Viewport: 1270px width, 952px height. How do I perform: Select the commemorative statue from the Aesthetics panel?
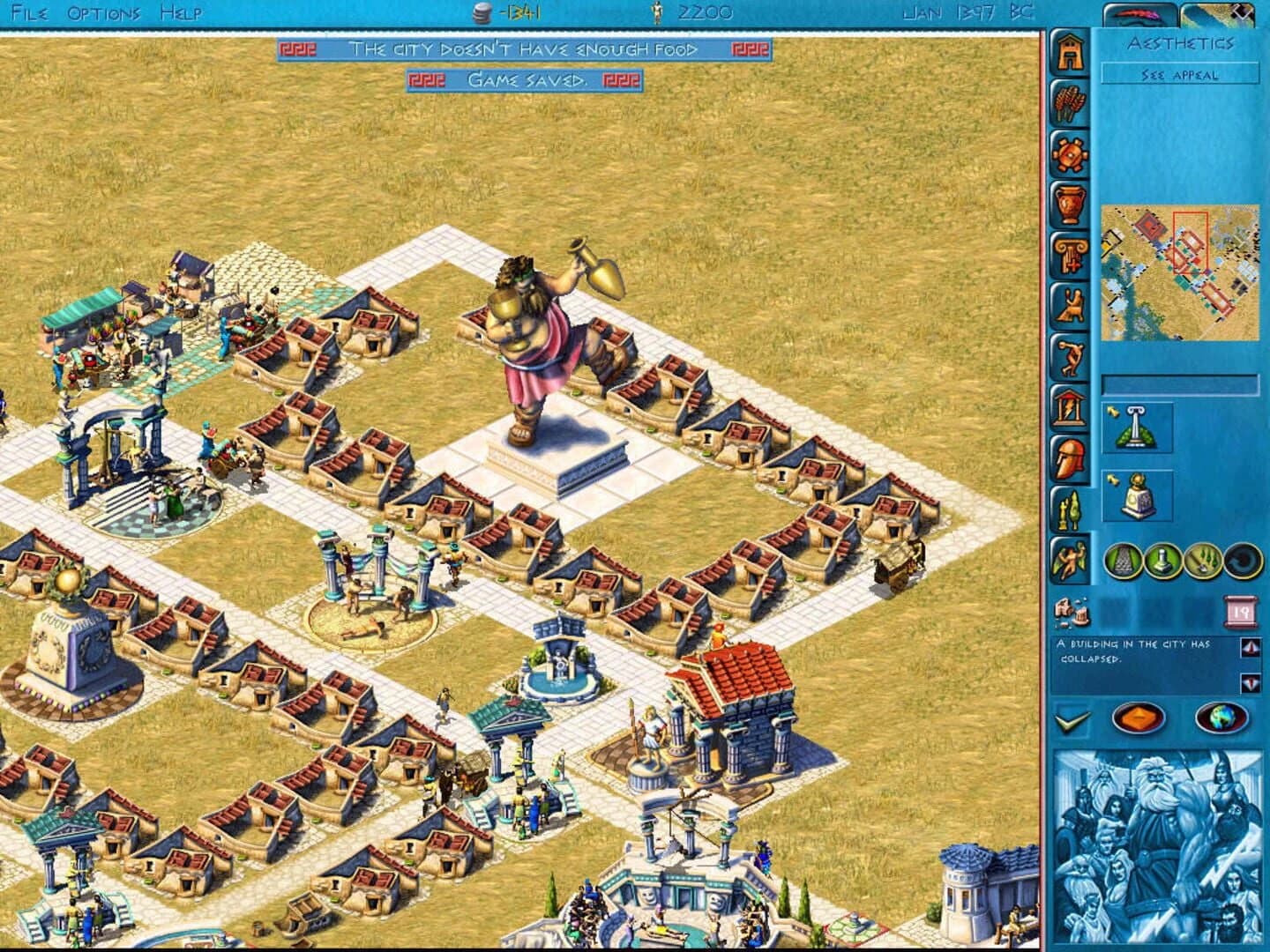click(x=1137, y=494)
